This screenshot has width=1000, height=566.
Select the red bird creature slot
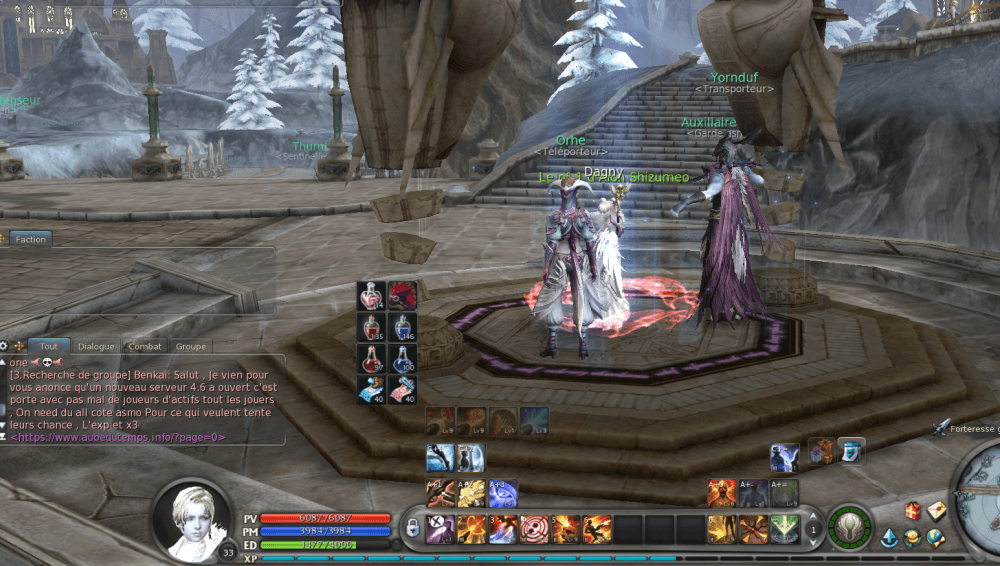click(x=402, y=295)
